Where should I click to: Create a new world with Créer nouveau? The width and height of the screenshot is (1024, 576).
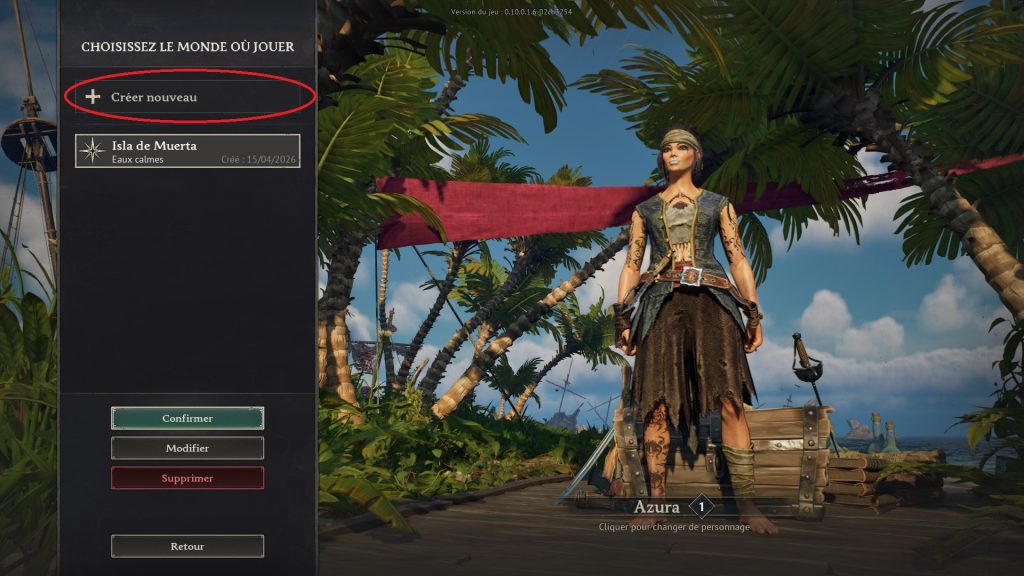pyautogui.click(x=188, y=97)
